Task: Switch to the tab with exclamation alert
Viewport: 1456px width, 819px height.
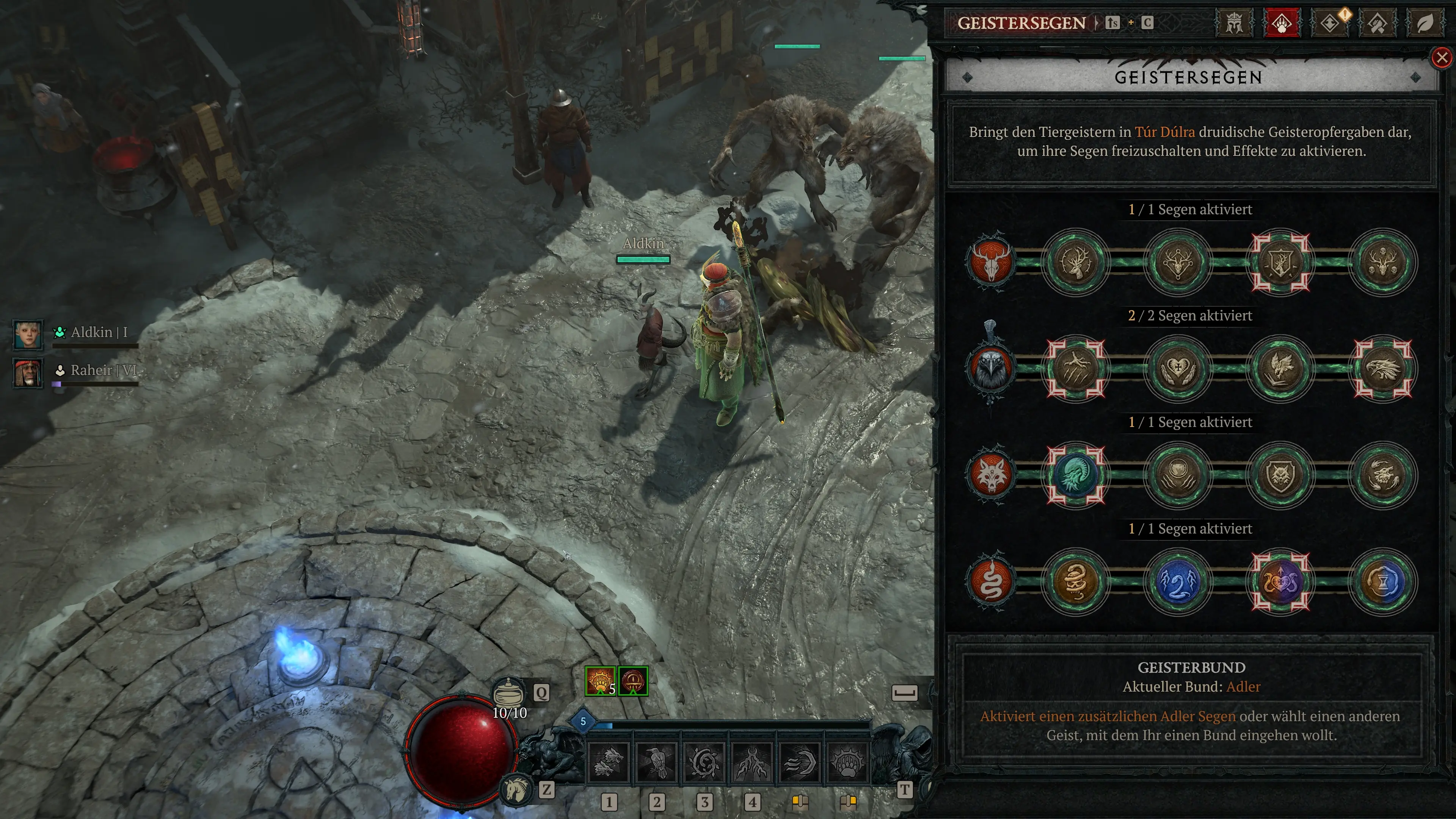Action: (1330, 24)
